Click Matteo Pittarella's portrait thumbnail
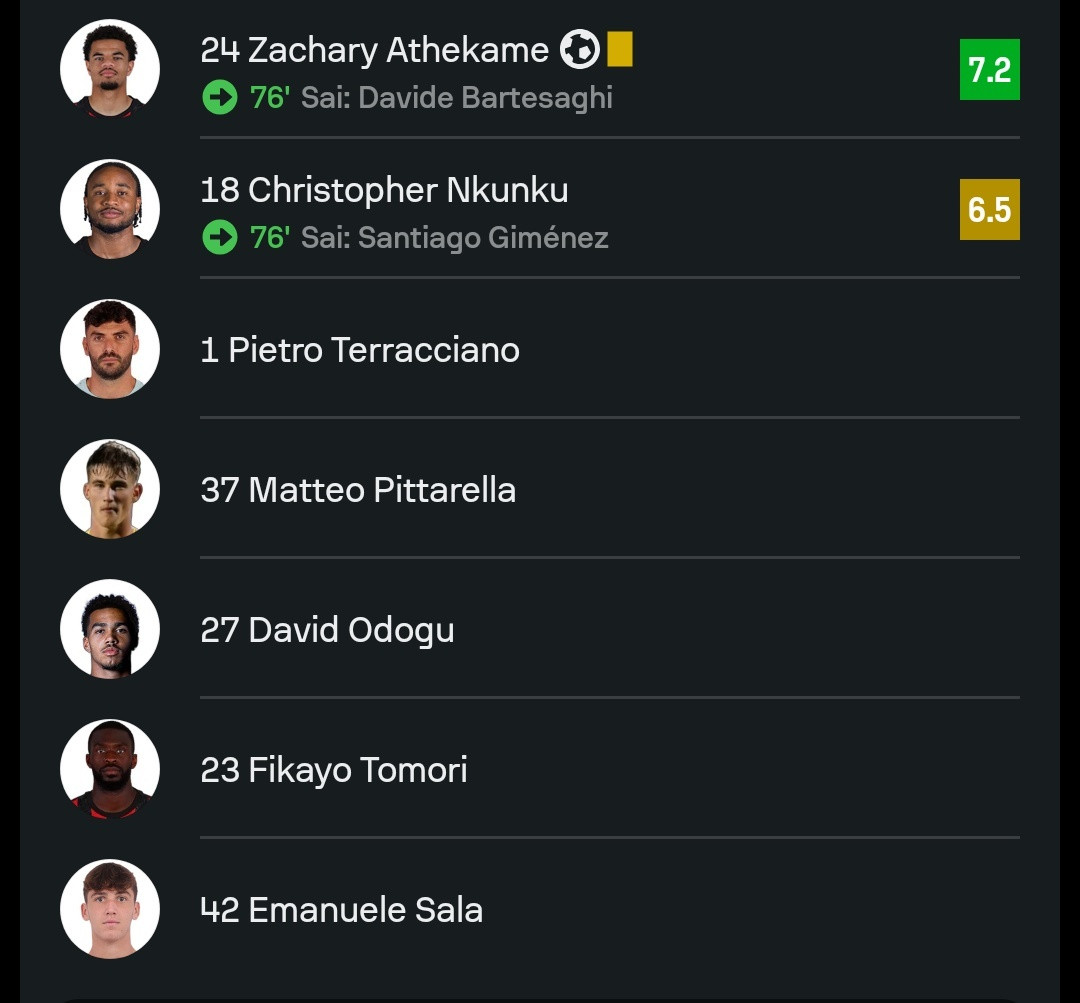 pos(110,489)
